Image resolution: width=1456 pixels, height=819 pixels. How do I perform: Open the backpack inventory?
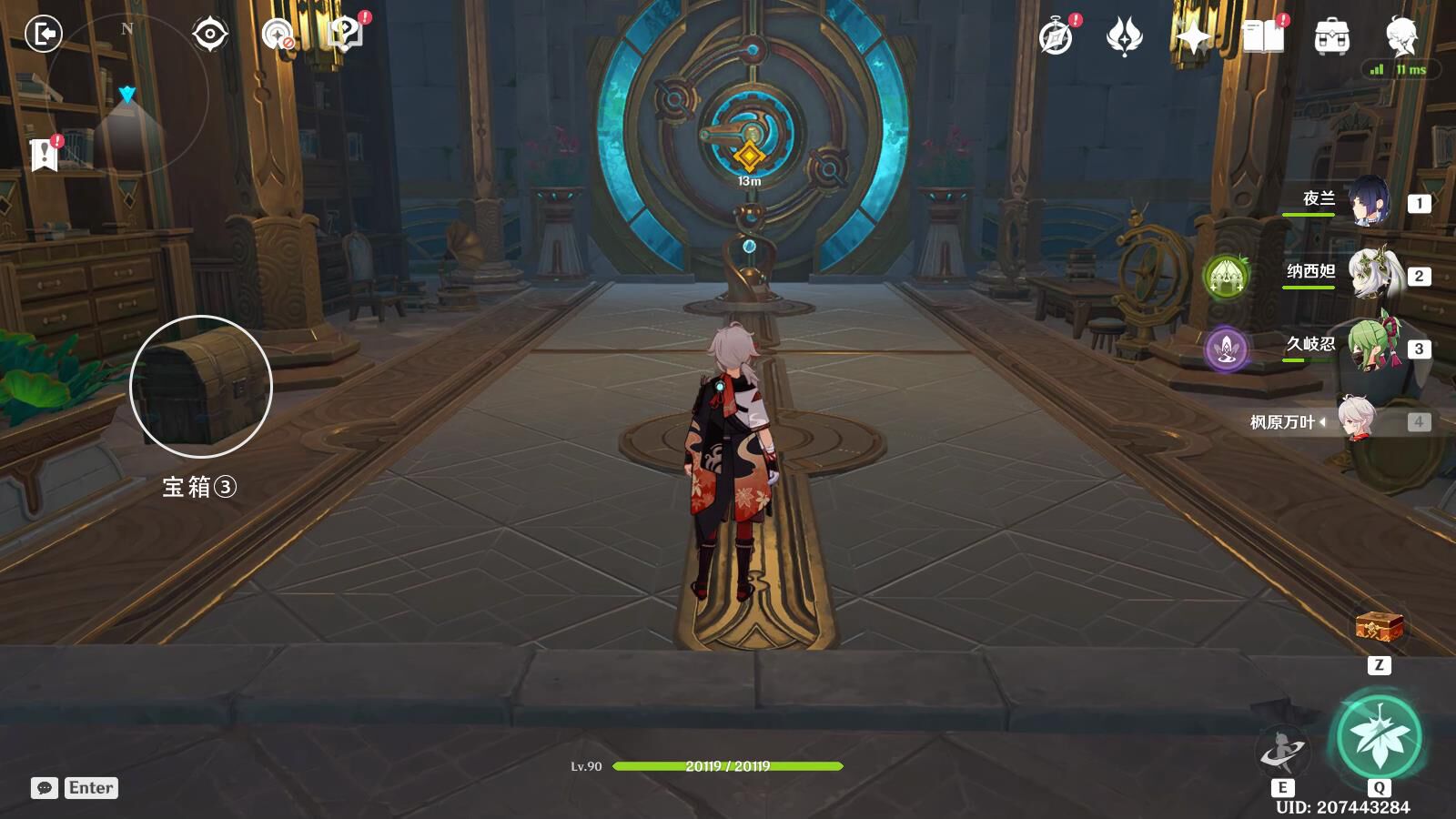(x=1331, y=37)
